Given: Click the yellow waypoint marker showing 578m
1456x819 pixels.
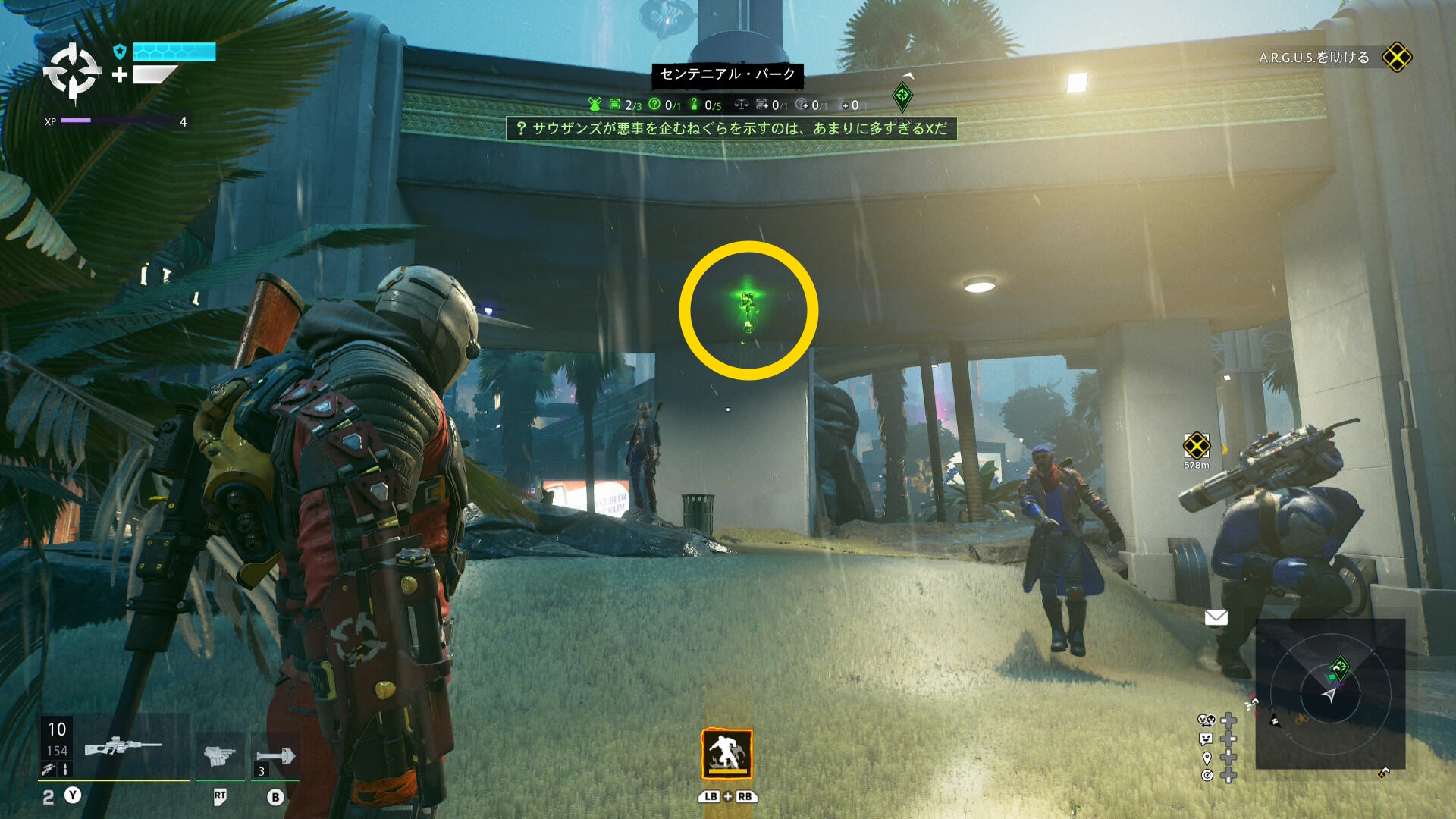Looking at the screenshot, I should click(x=1196, y=446).
